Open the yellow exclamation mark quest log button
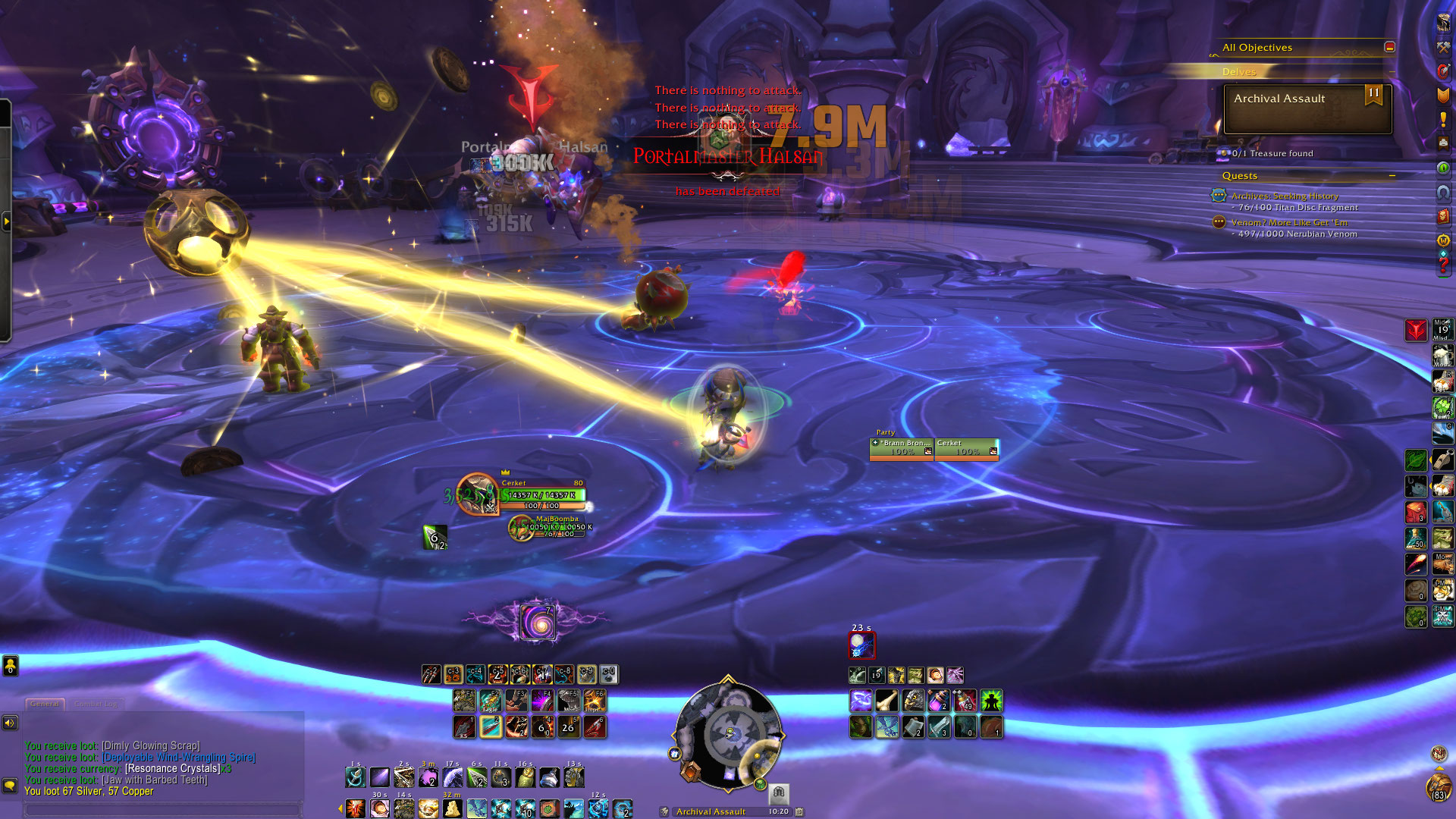This screenshot has width=1456, height=819. pyautogui.click(x=1442, y=120)
